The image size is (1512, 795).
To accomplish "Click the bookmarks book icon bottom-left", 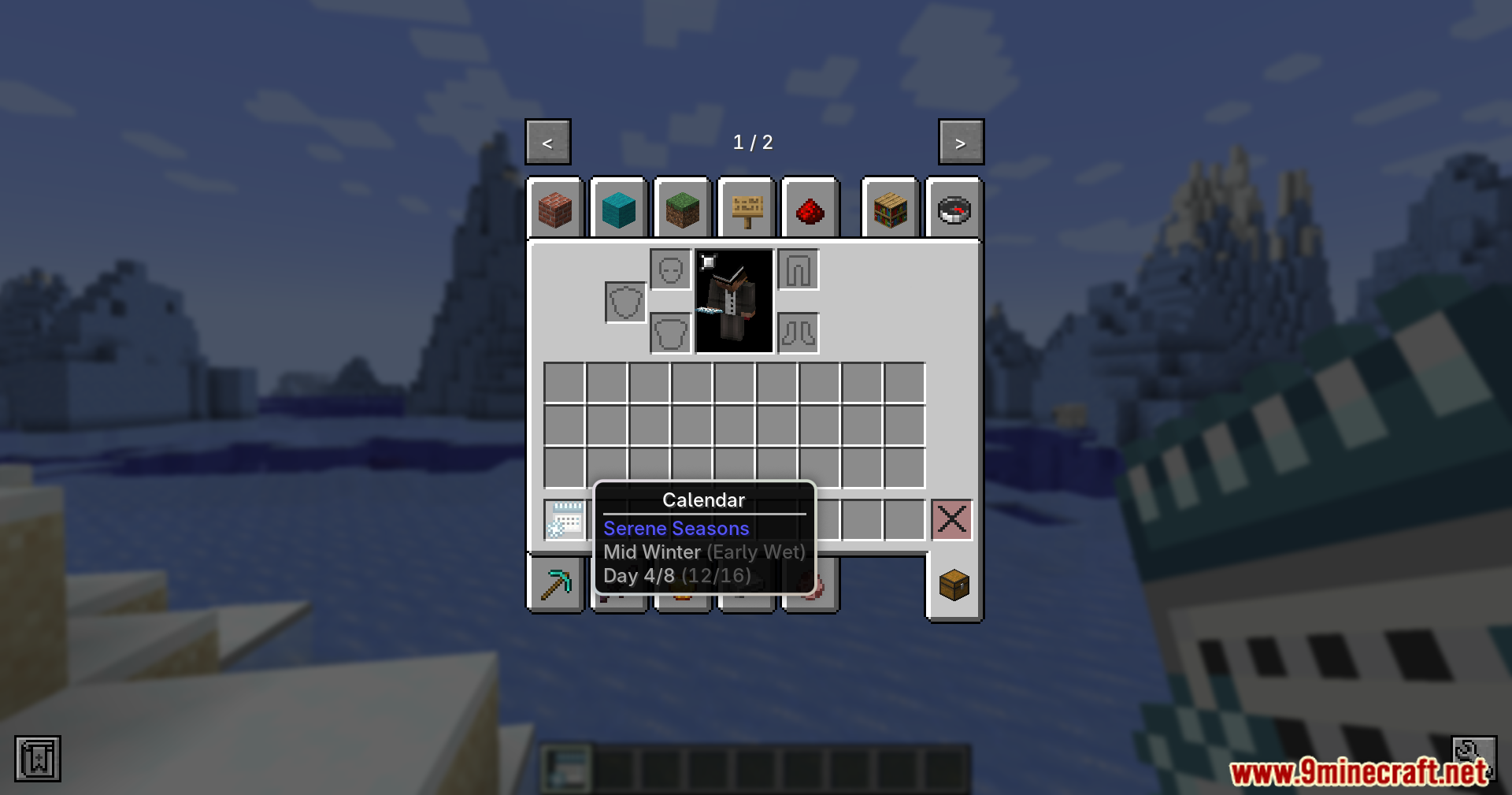I will tap(37, 758).
